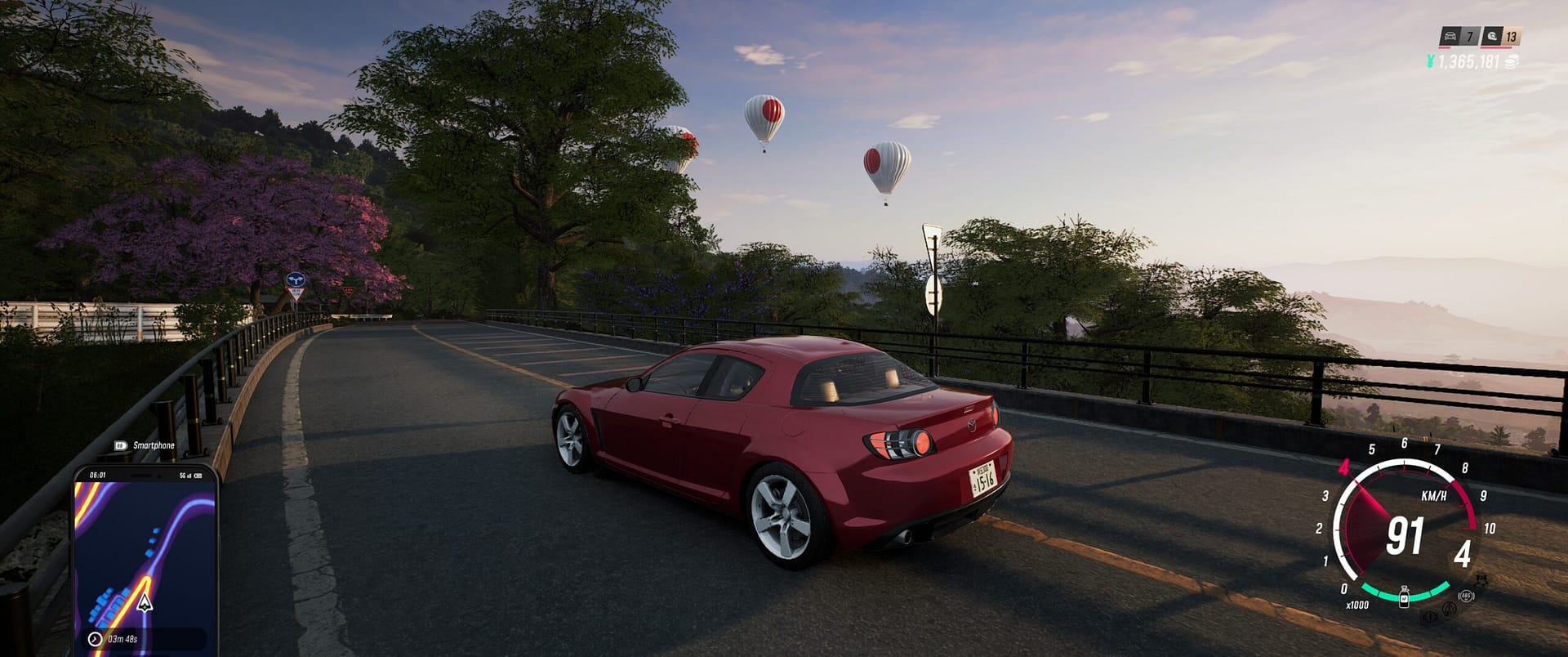This screenshot has width=1568, height=657.
Task: Click the Smartphone keybind prompt icon
Action: [x=121, y=445]
